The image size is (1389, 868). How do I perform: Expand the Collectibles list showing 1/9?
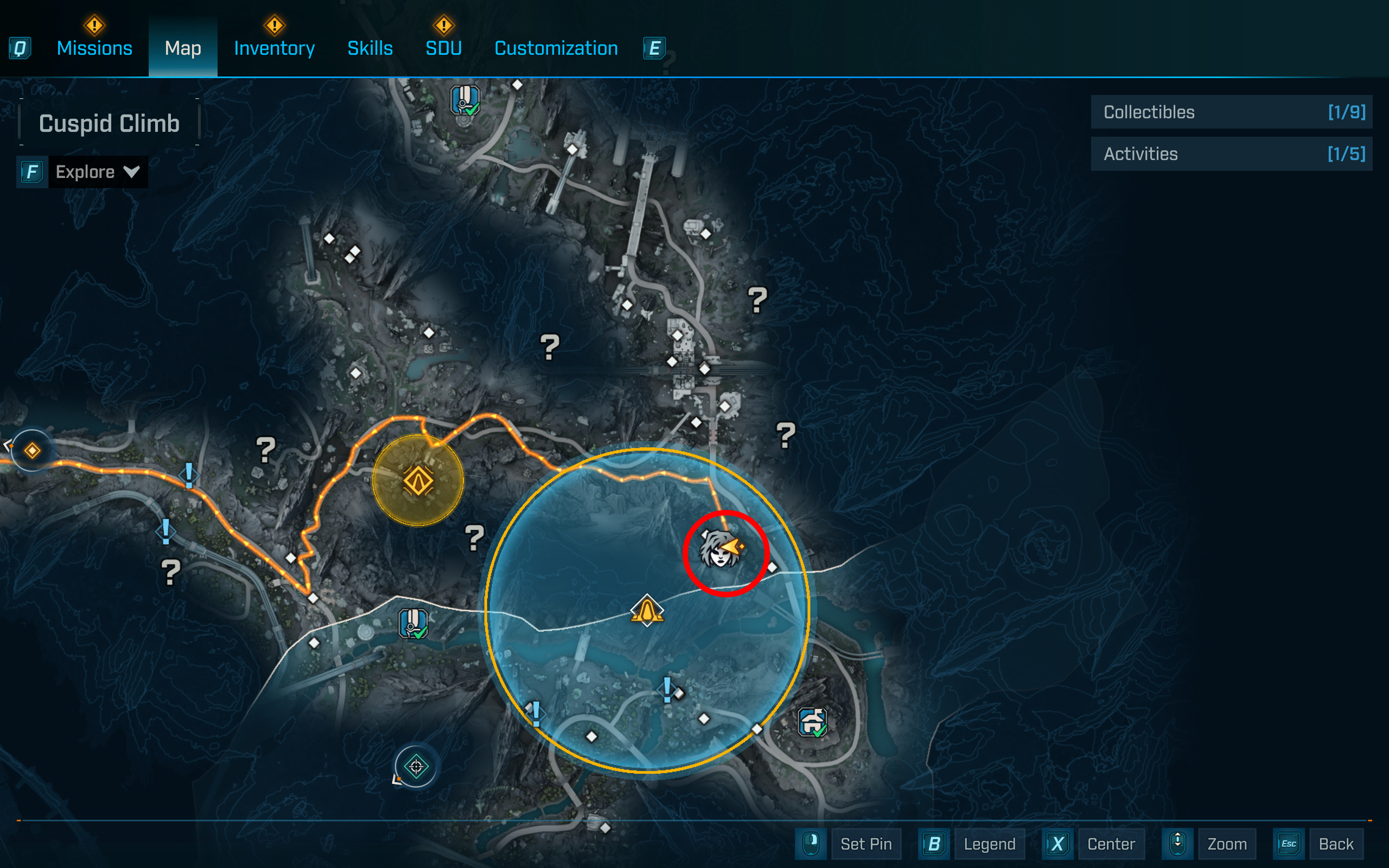point(1232,112)
